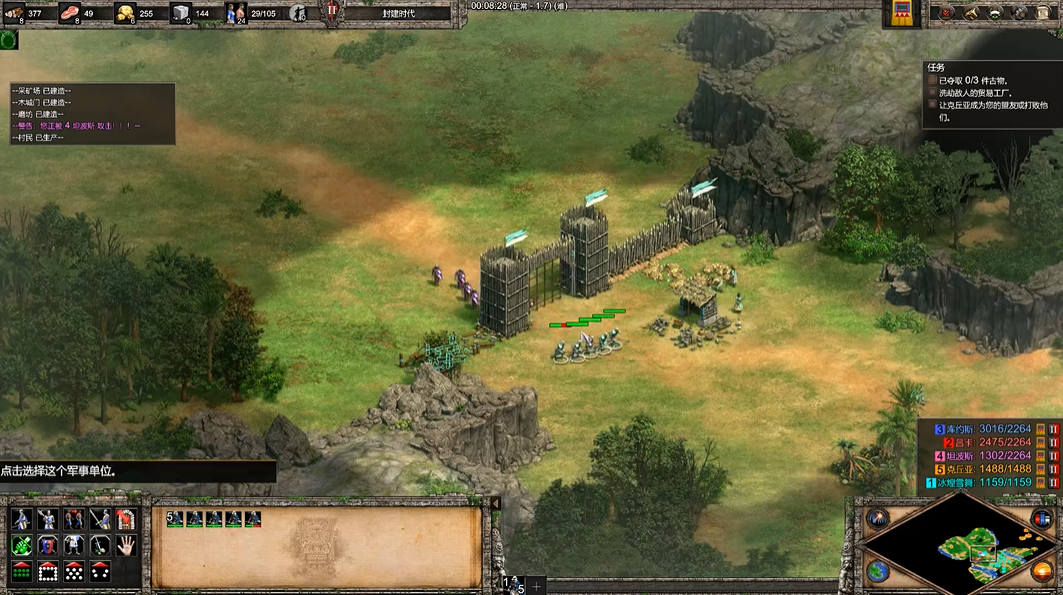Toggle the minimap sunset view button
1063x595 pixels.
coord(1042,571)
